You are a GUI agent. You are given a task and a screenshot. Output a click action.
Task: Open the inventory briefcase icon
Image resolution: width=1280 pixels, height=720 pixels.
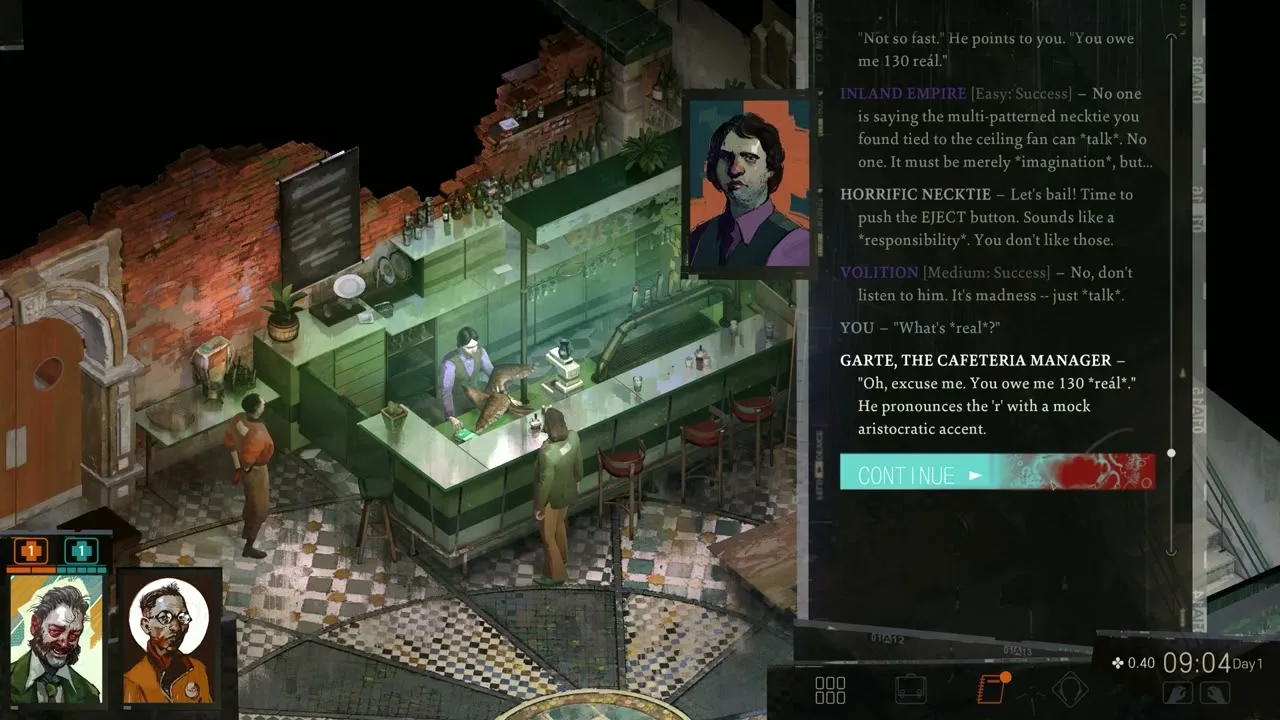(x=910, y=690)
